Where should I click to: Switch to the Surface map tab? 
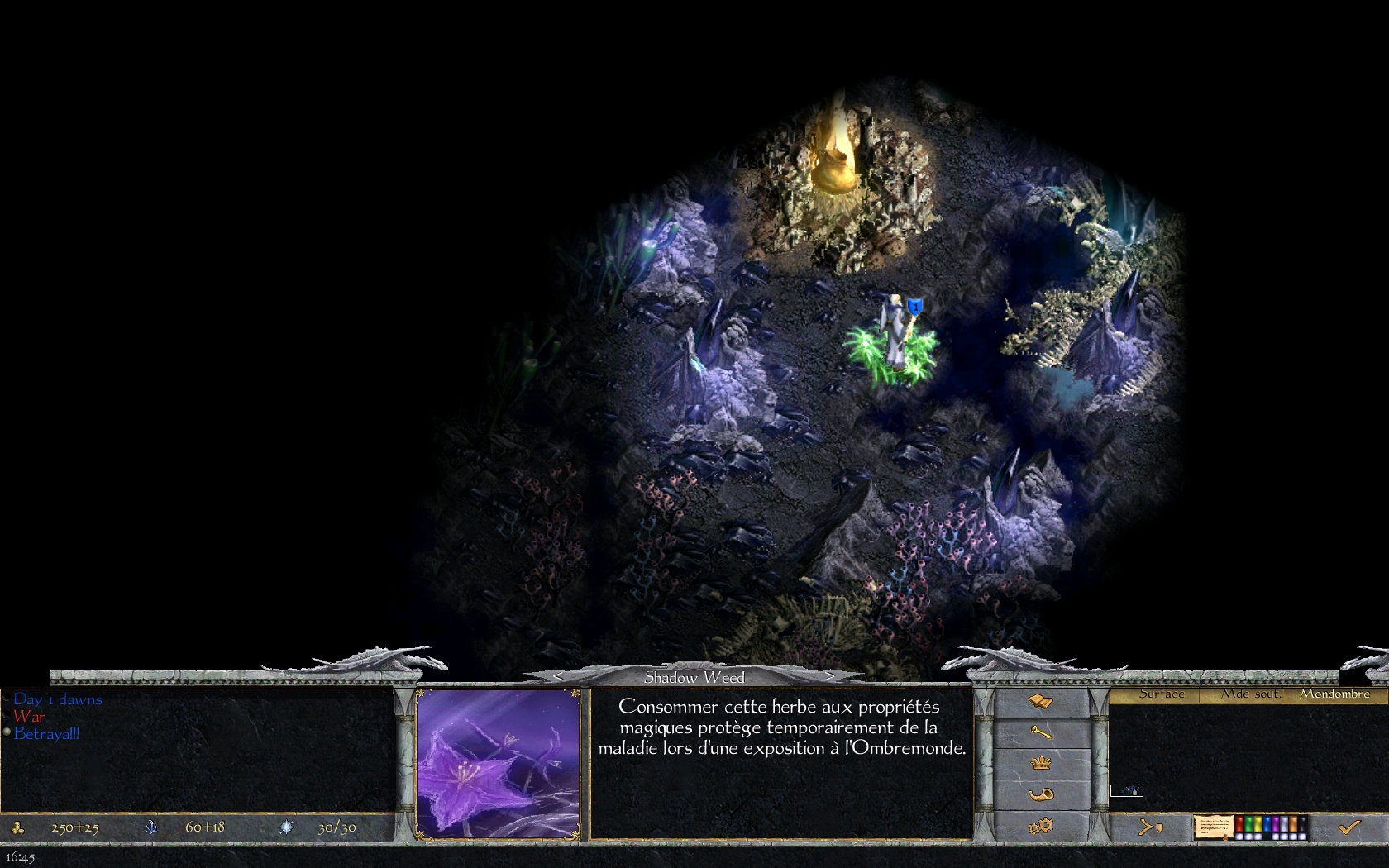(x=1161, y=694)
